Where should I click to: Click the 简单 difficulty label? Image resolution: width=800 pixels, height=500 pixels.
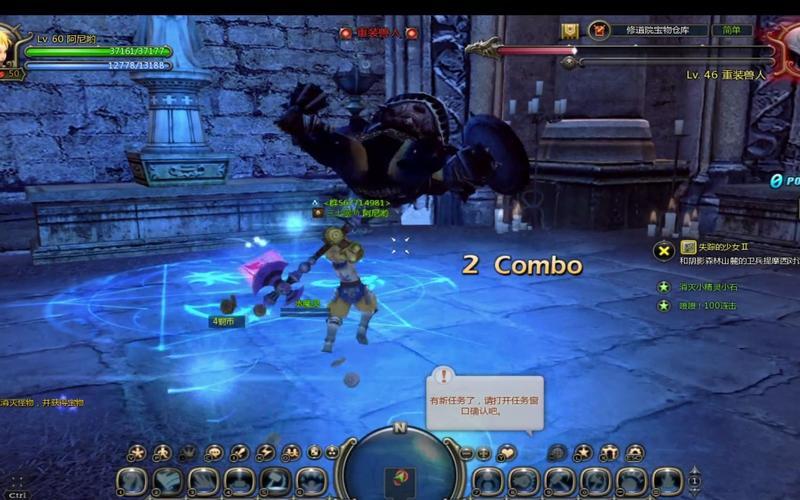[x=736, y=31]
